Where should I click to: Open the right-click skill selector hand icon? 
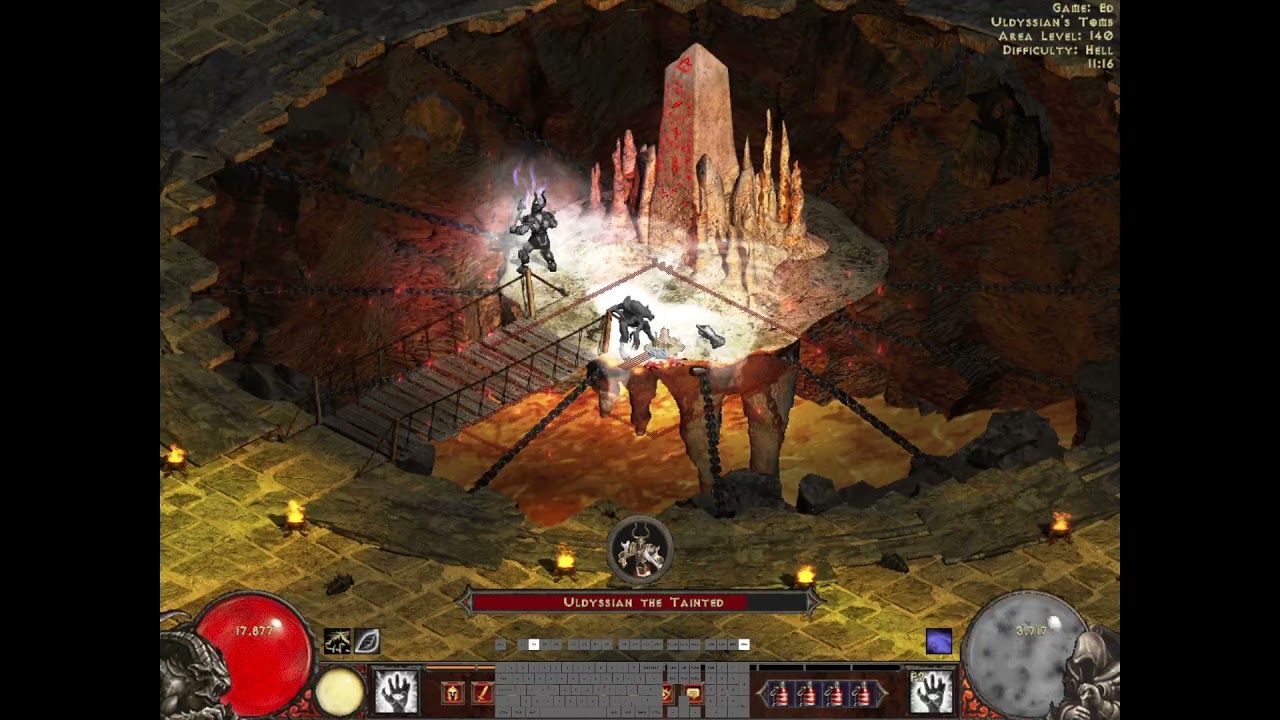click(931, 692)
